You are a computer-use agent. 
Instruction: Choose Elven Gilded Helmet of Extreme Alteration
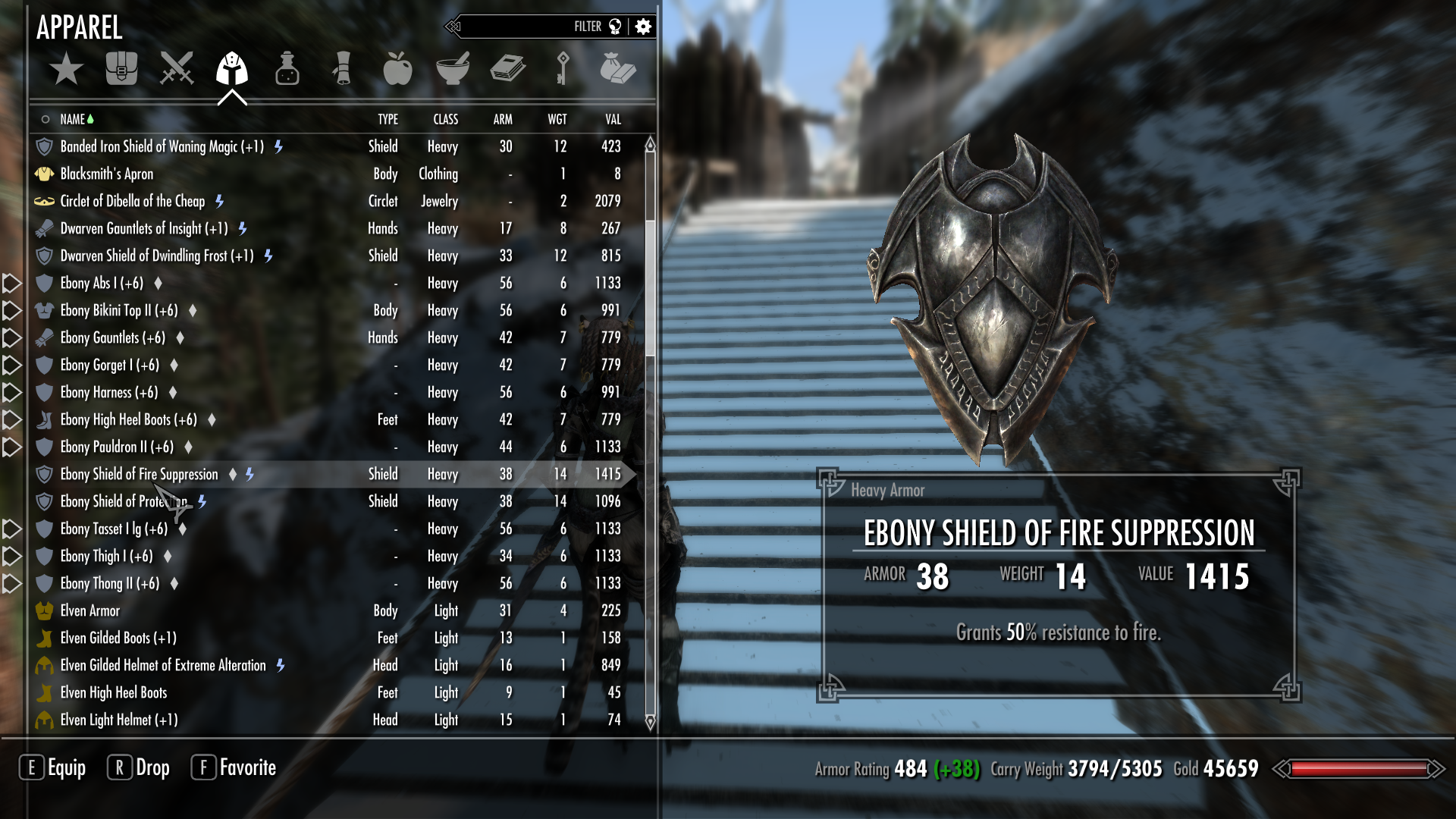(163, 665)
